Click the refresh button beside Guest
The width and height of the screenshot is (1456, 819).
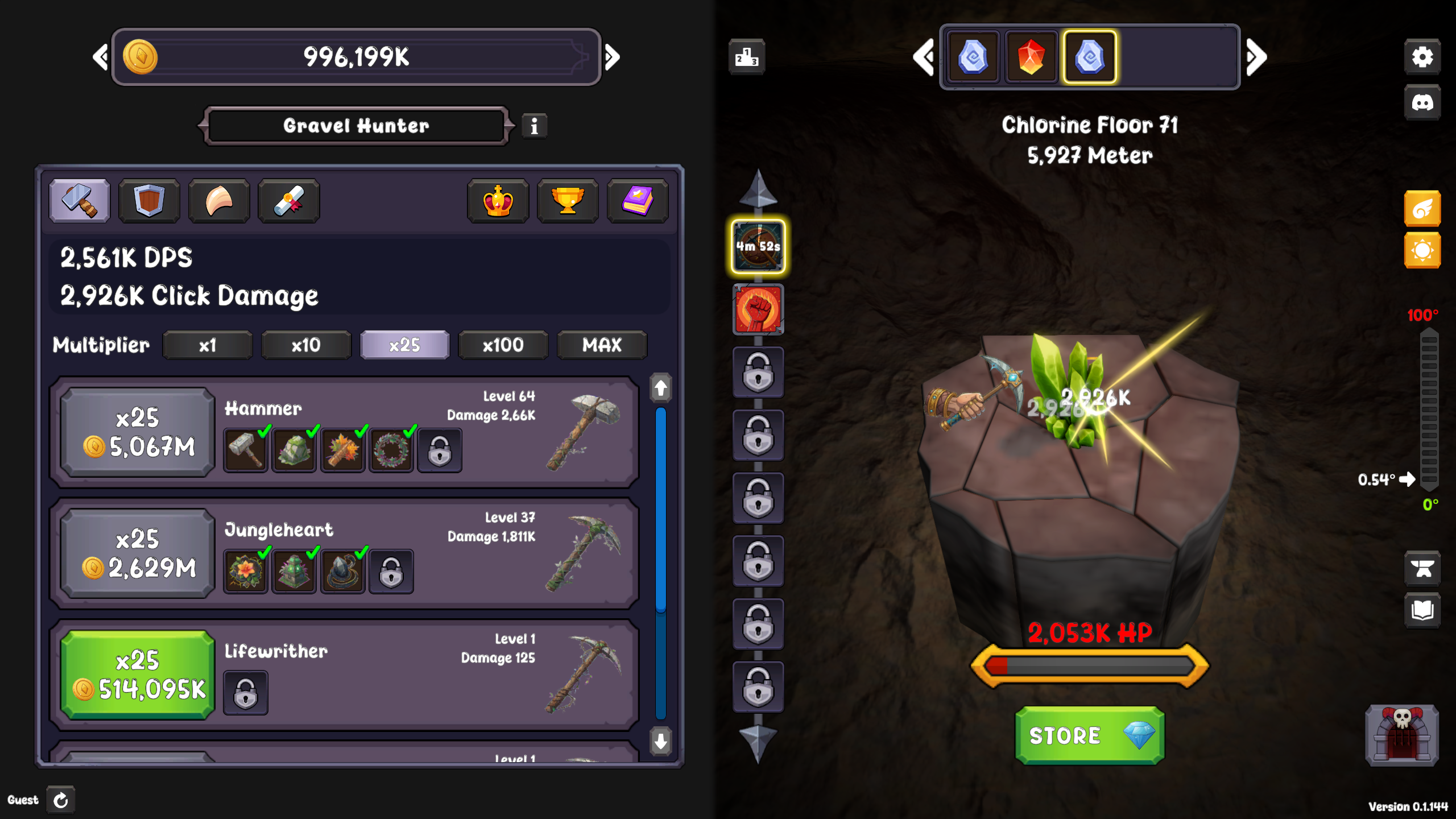coord(61,800)
